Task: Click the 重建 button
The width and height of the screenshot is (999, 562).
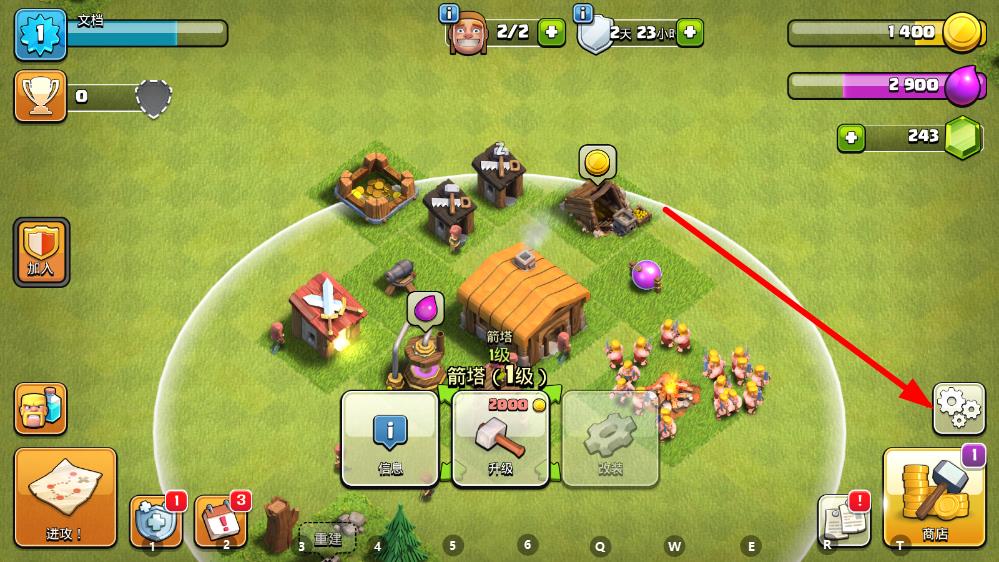Action: (328, 538)
